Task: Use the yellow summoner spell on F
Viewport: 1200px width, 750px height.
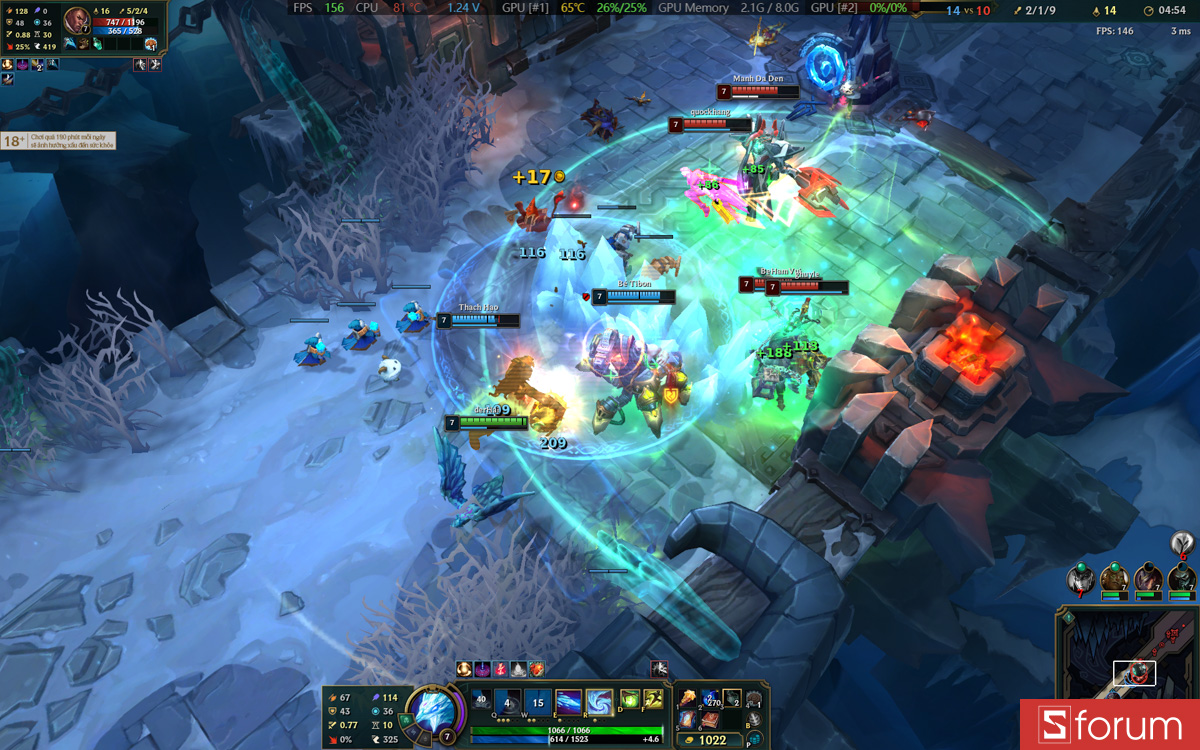Action: [x=654, y=700]
